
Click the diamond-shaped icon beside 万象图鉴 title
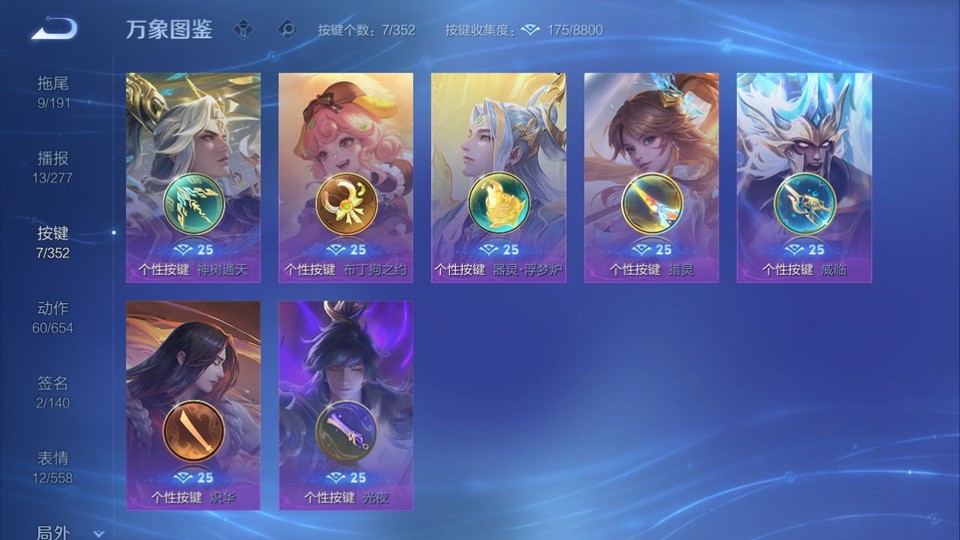[243, 29]
